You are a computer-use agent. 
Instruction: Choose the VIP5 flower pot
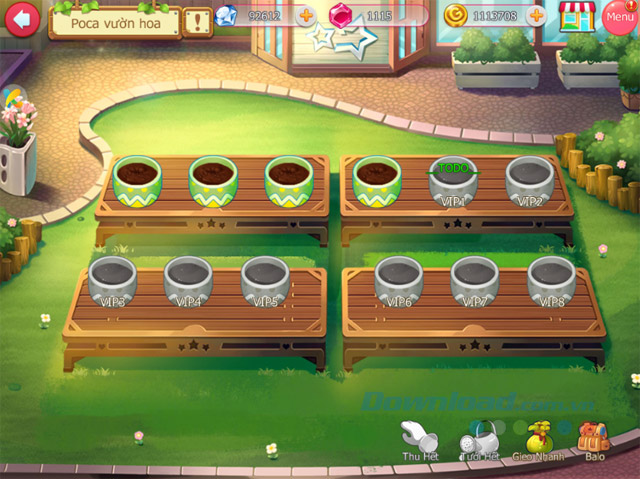point(266,281)
